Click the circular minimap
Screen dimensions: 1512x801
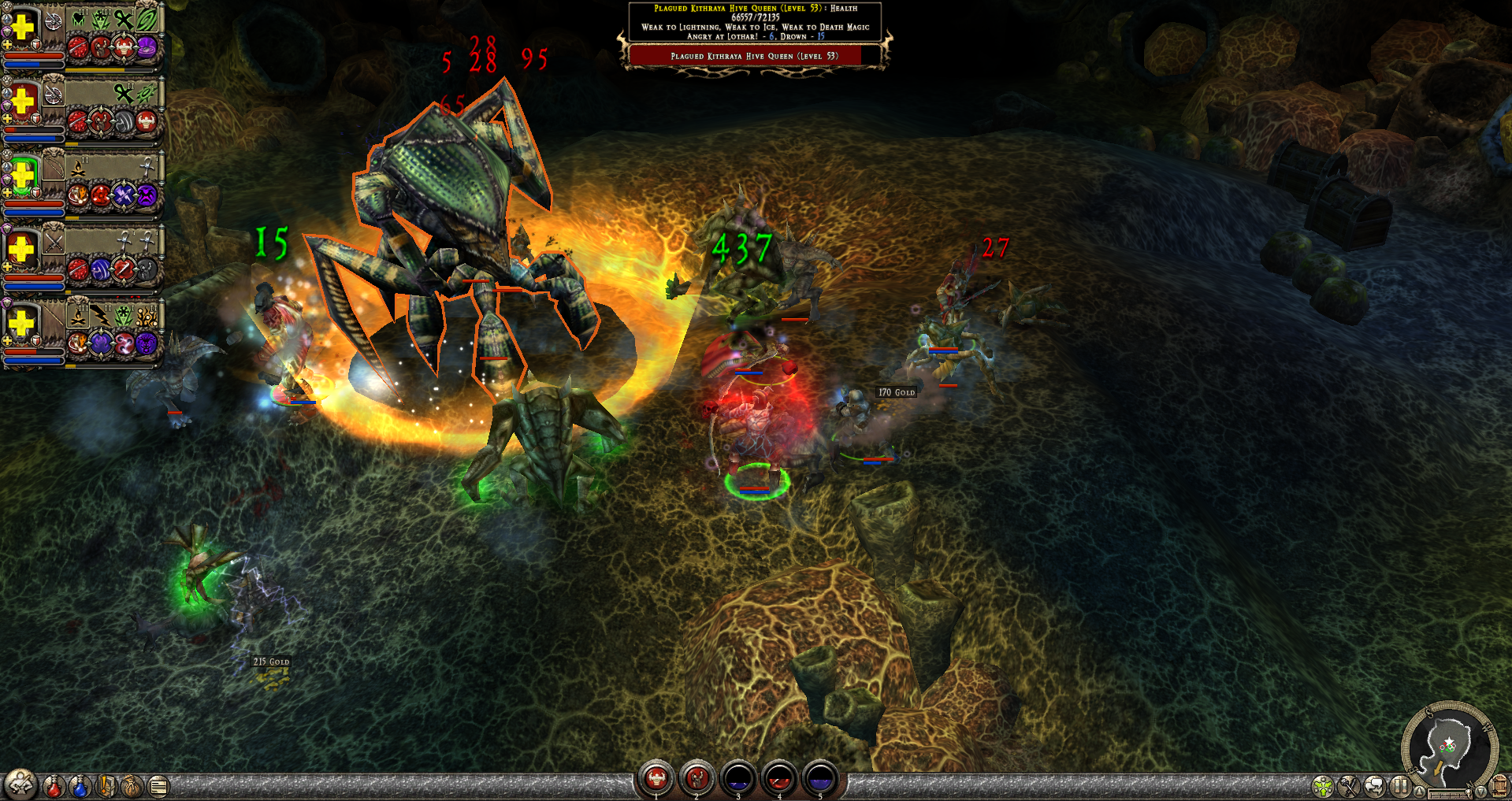click(1450, 744)
